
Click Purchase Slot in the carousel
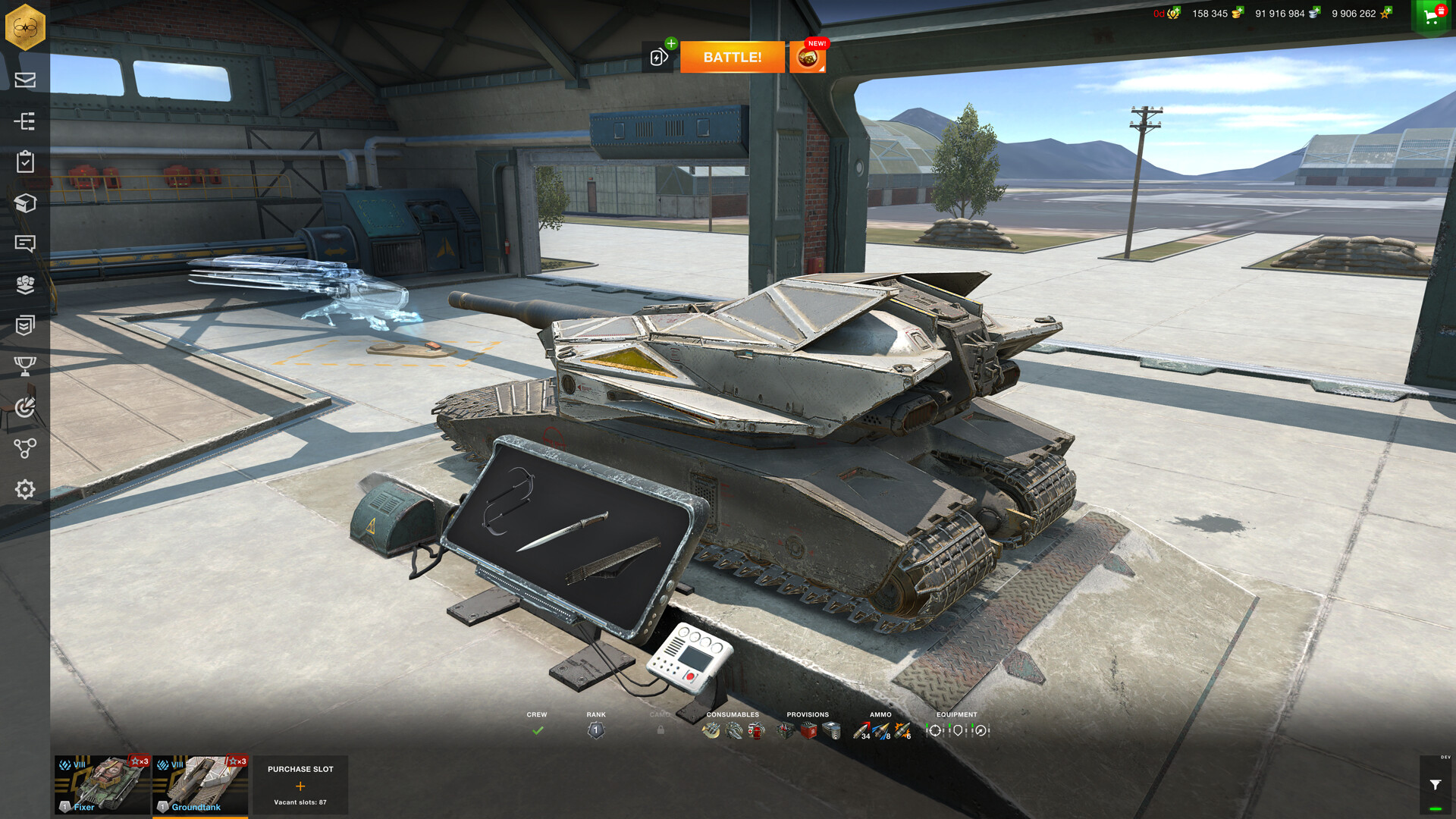[x=300, y=785]
